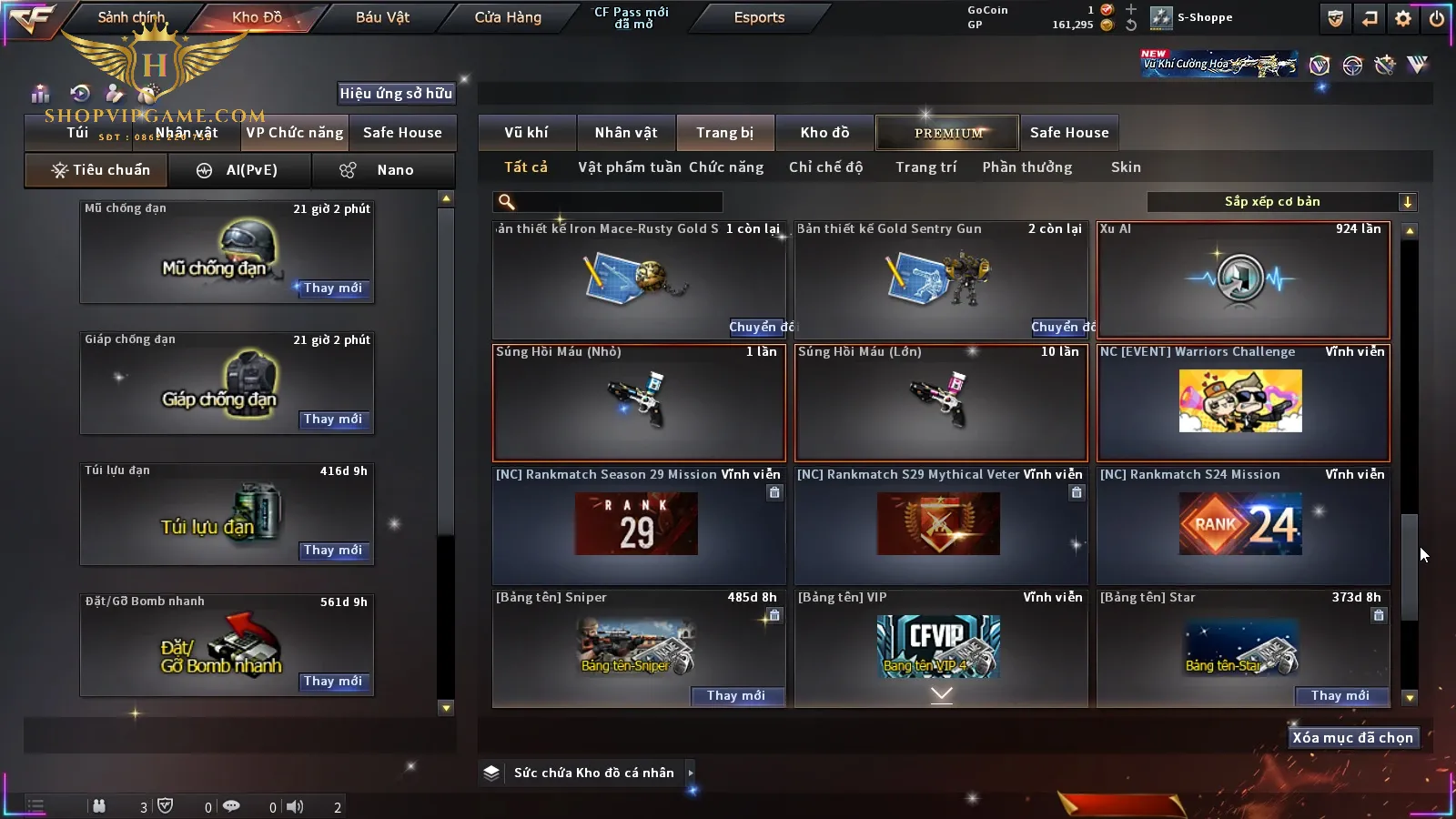Select the Súng Hồi Máu (Lớn) item
This screenshot has width=1456, height=819.
point(941,402)
